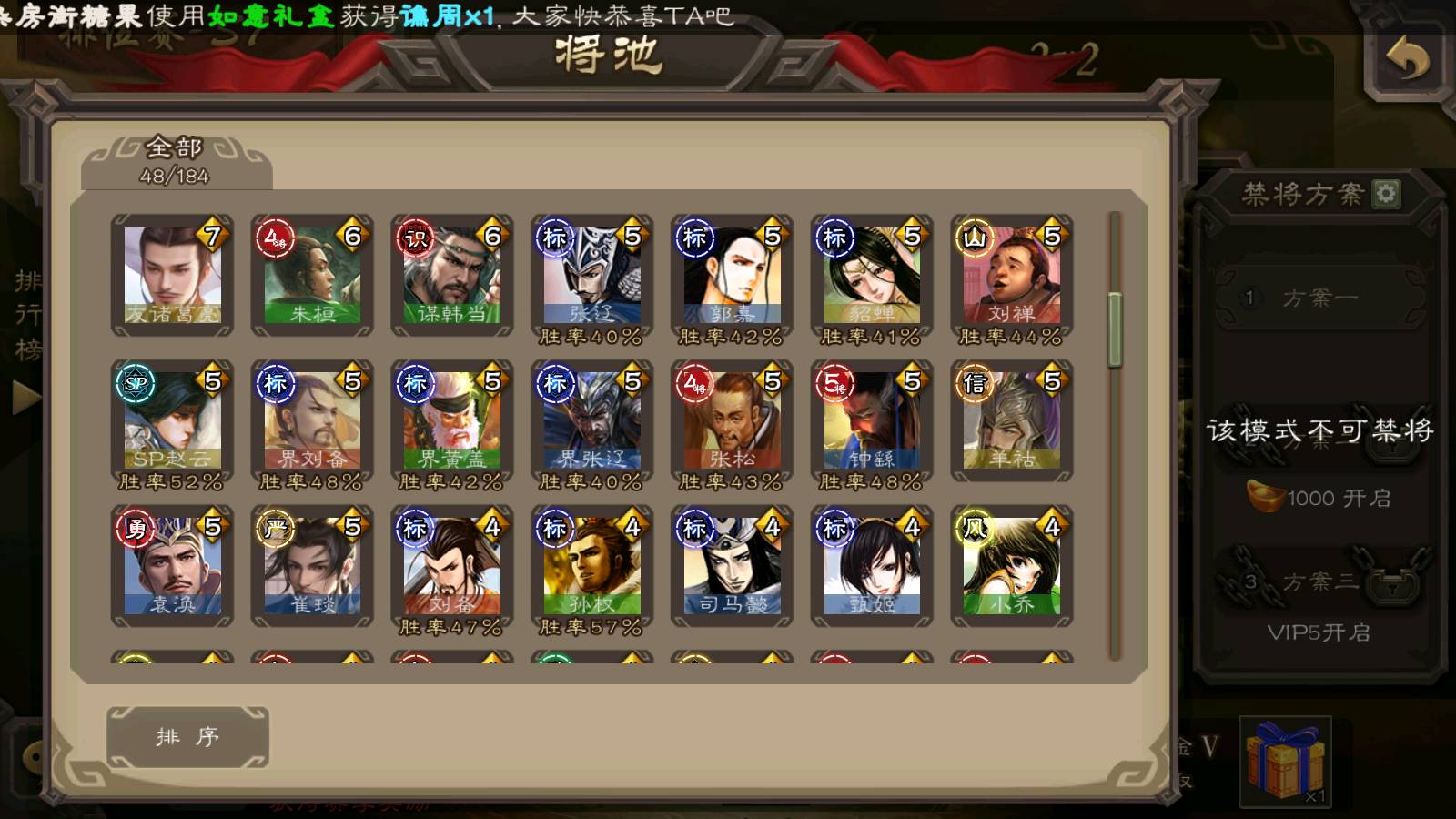Image resolution: width=1456 pixels, height=819 pixels.
Task: Choose the 貂蝉 hero card
Action: coord(872,275)
